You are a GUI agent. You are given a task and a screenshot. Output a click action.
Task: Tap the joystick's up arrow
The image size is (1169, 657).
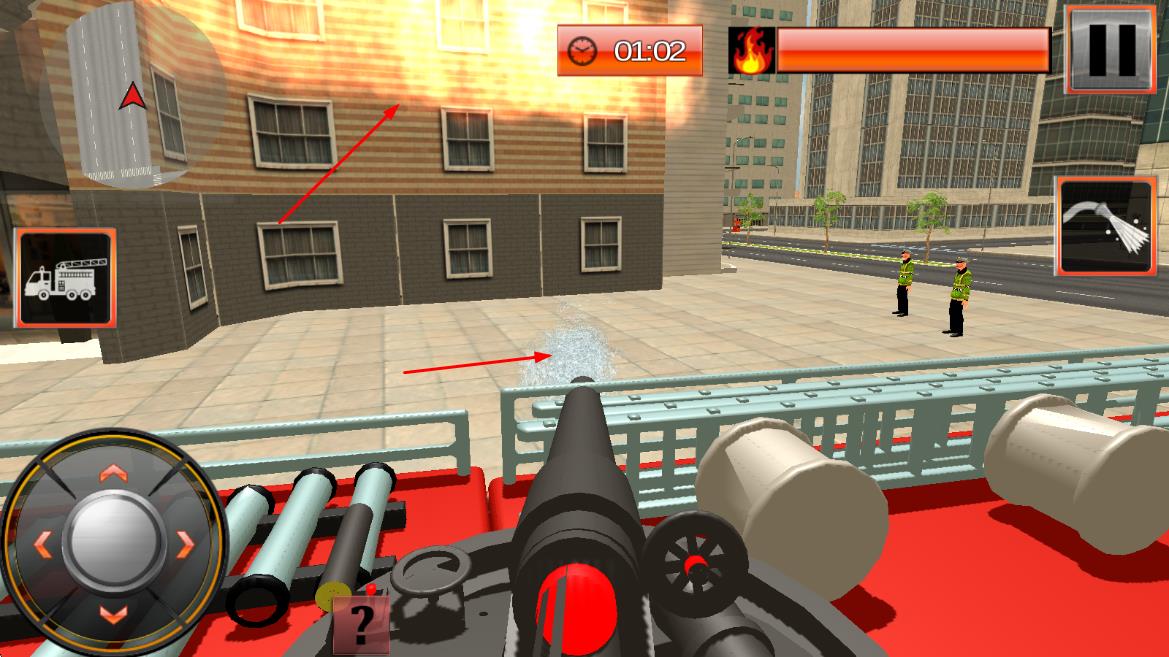(113, 472)
